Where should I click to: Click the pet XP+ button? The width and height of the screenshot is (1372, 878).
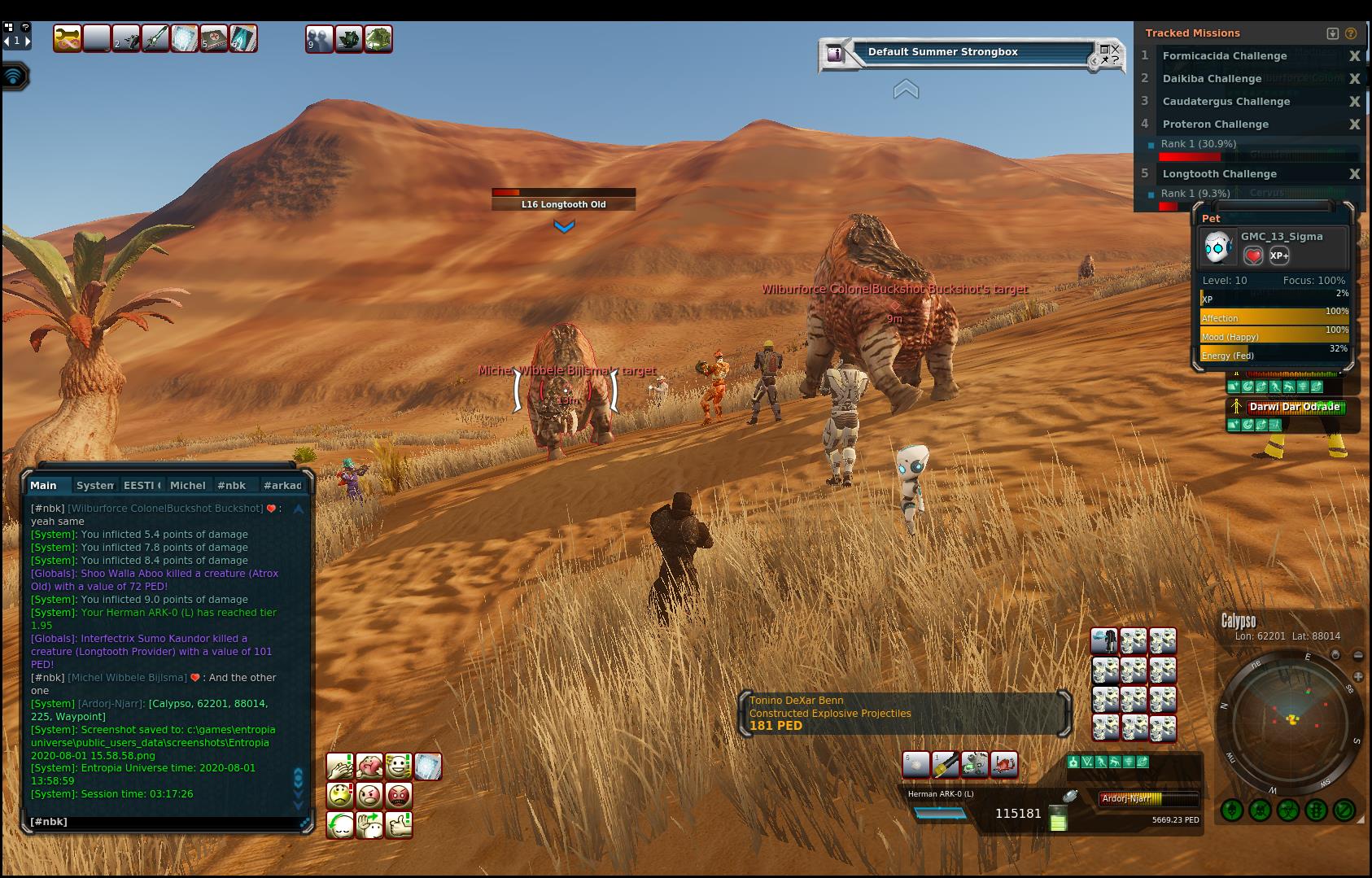pyautogui.click(x=1278, y=256)
